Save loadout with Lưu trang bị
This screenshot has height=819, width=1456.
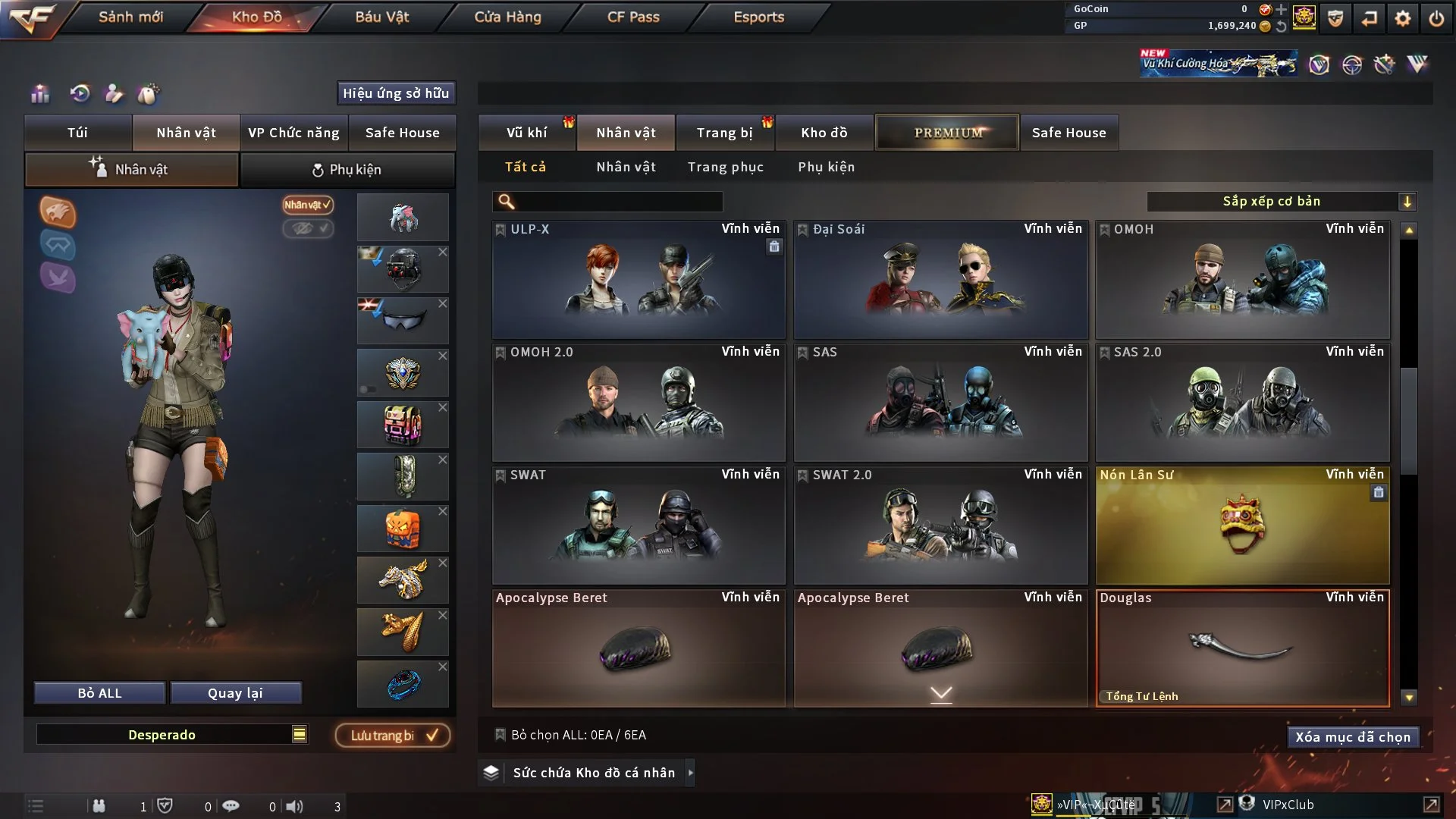pyautogui.click(x=393, y=736)
